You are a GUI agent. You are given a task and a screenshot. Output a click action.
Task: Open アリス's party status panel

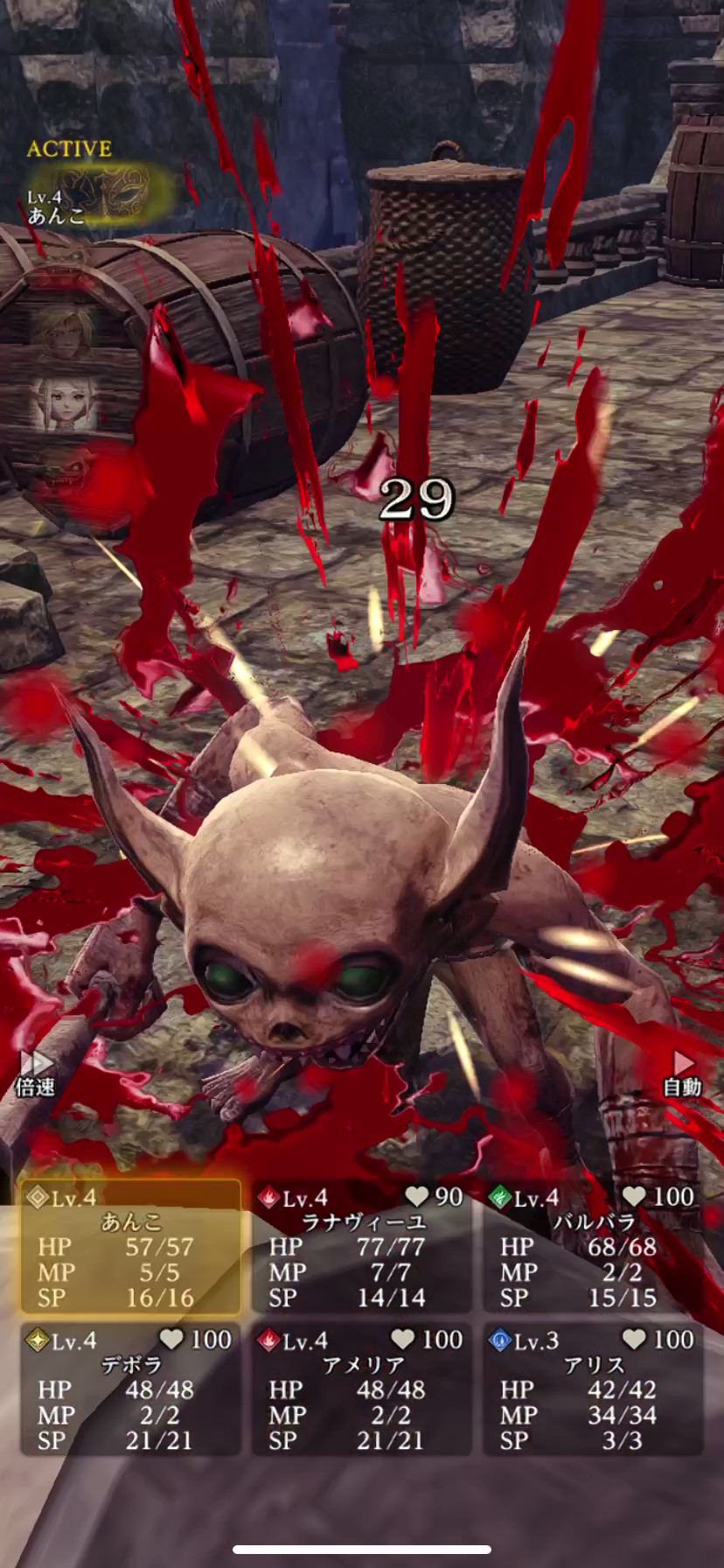pyautogui.click(x=594, y=1390)
